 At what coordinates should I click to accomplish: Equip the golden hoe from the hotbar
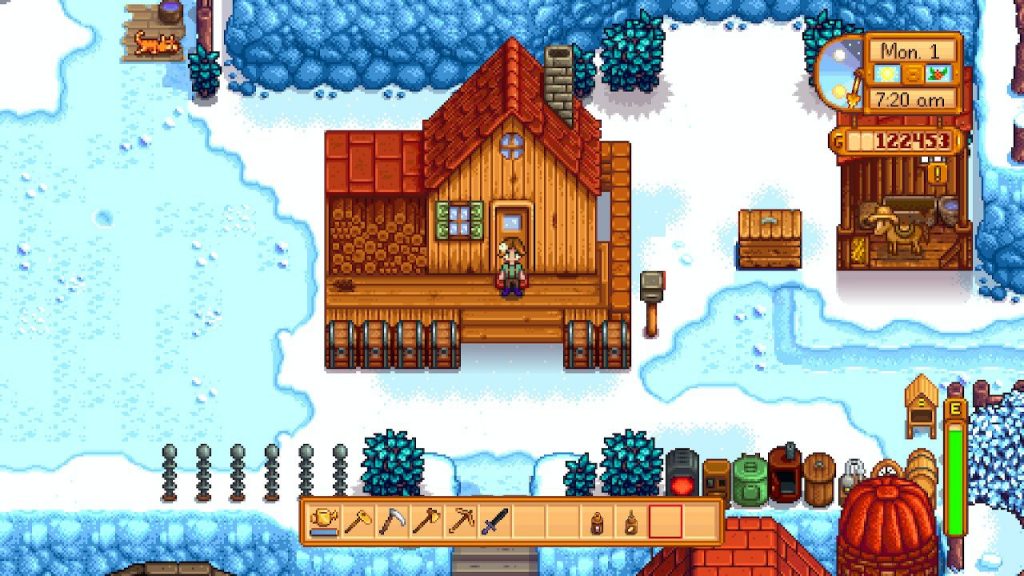357,521
